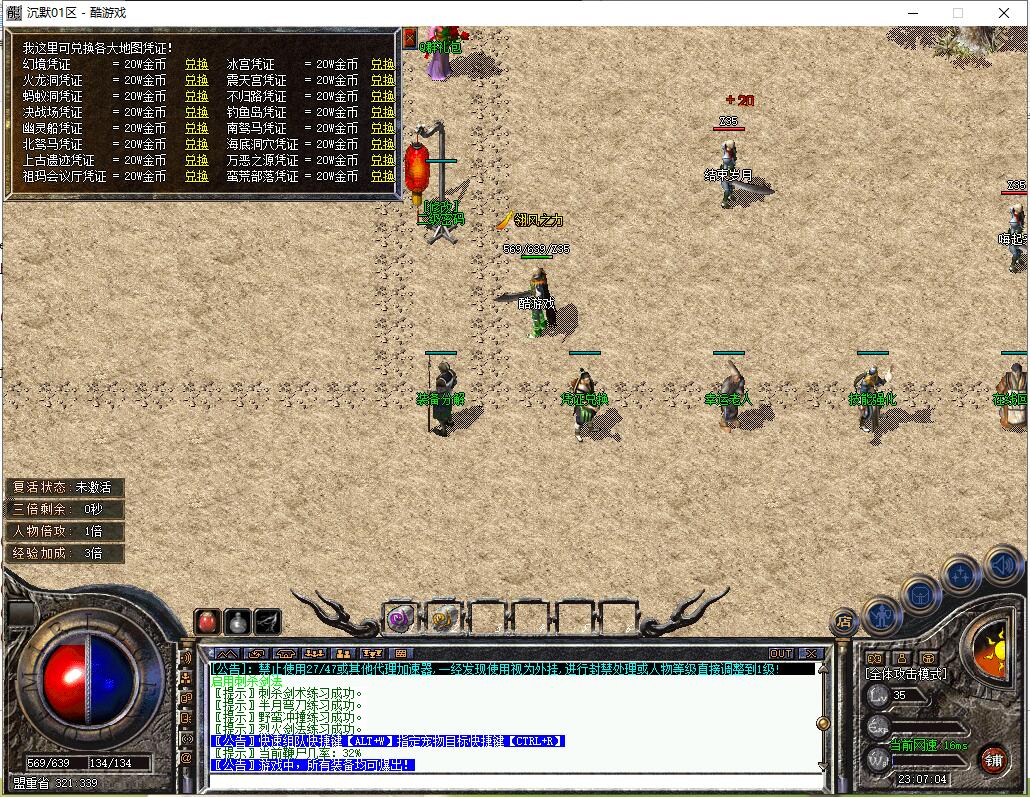
Task: Switch the 全体攻击模式 attack mode label
Action: (905, 674)
